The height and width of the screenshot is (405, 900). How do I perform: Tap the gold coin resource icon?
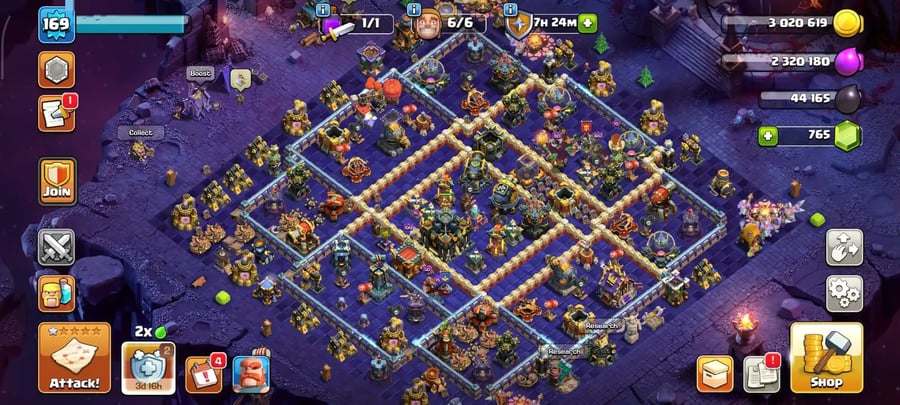click(847, 24)
